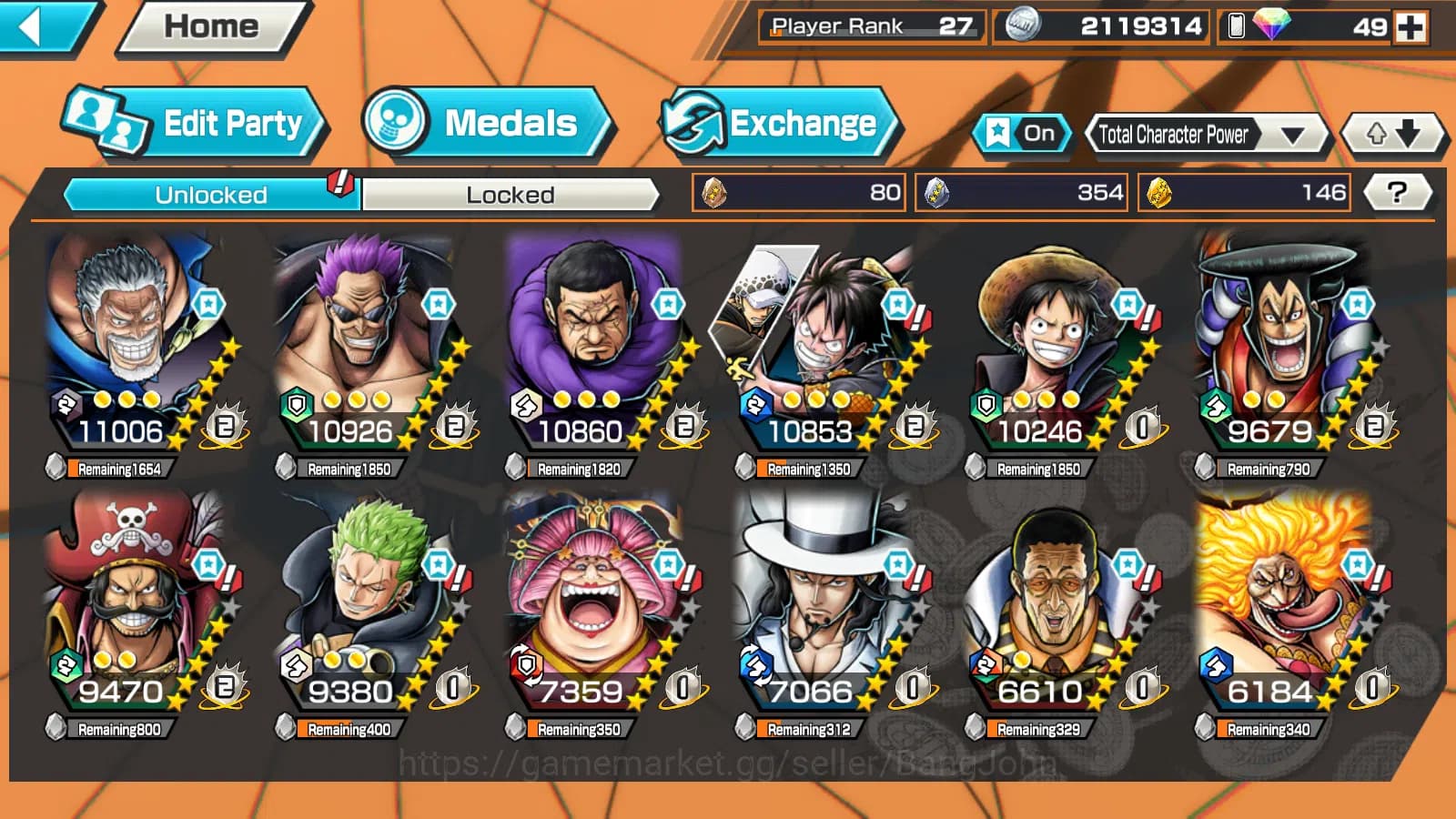Open Edit Party via the party cards icon
The image size is (1456, 819).
105,121
